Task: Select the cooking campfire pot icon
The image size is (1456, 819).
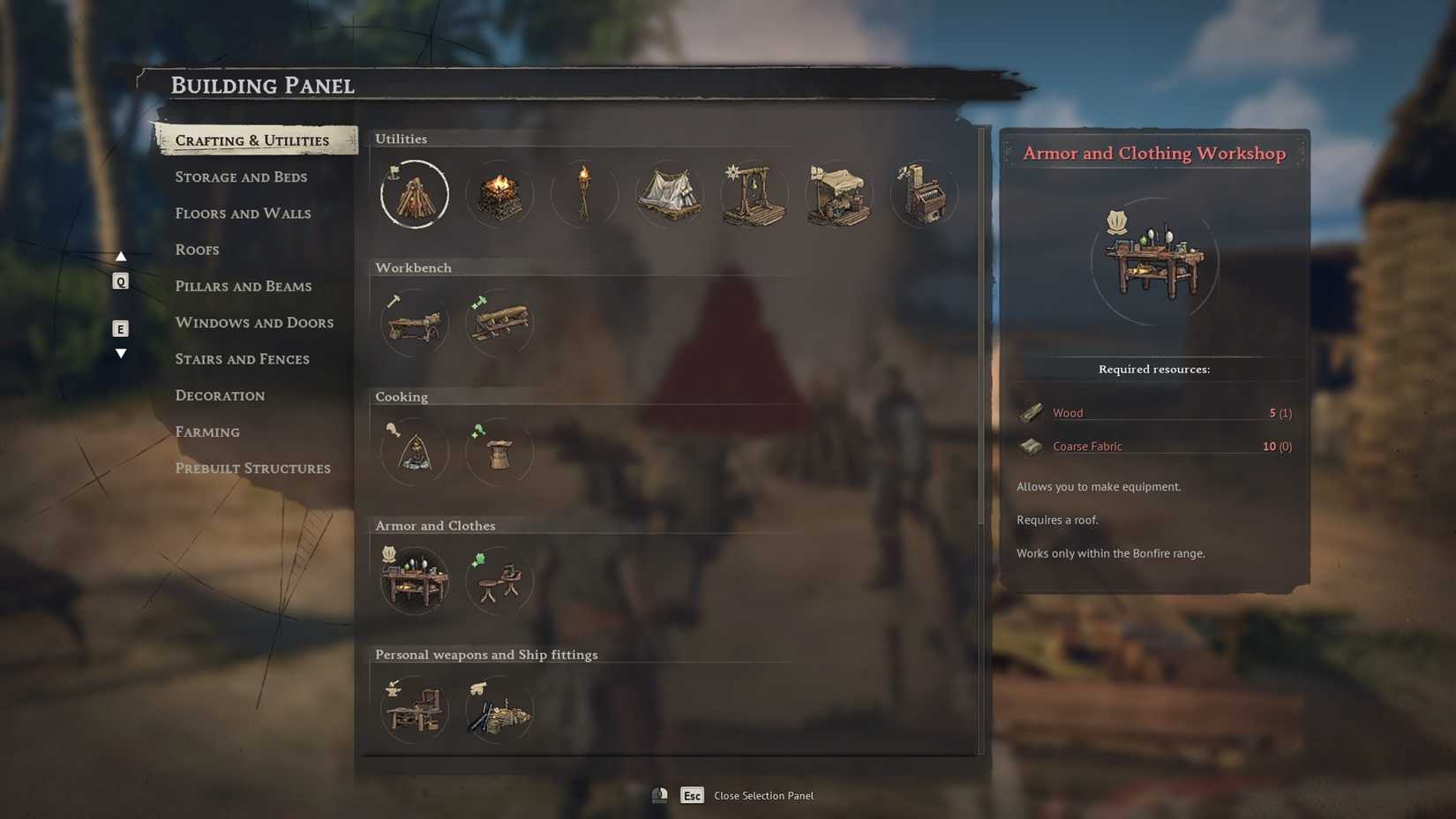Action: [415, 452]
